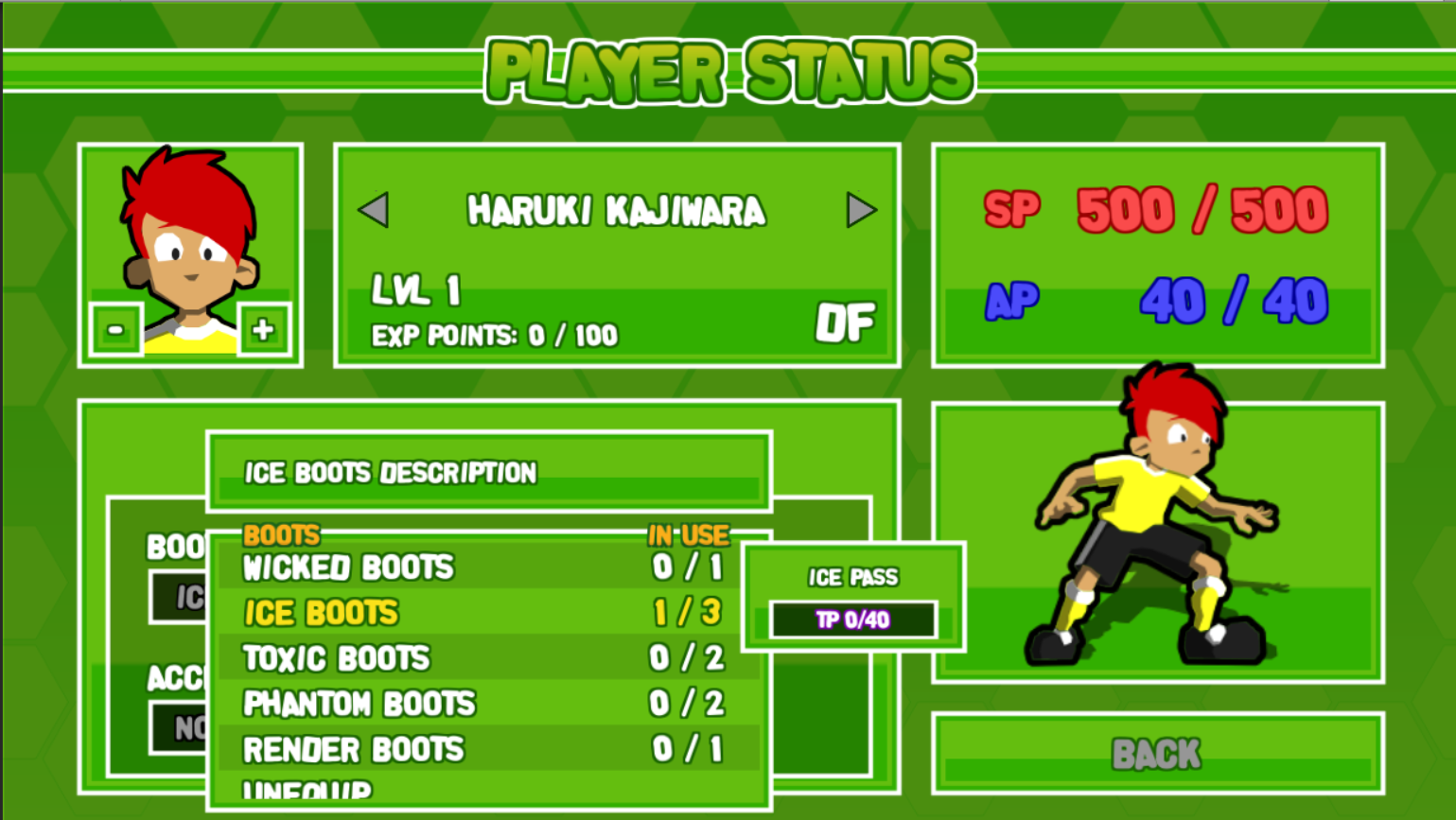Zoom in portrait using plus button

pyautogui.click(x=263, y=329)
